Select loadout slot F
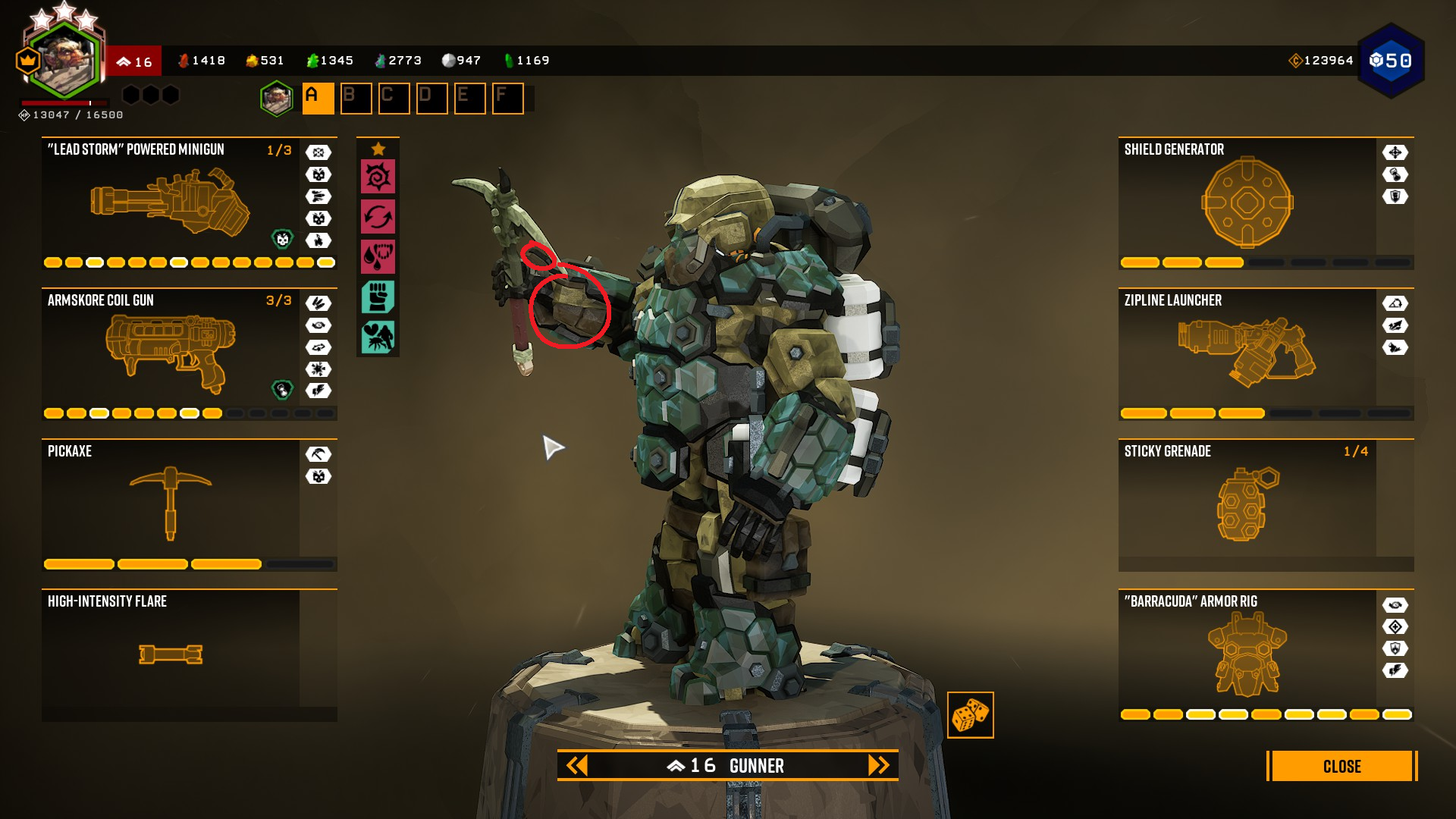This screenshot has height=819, width=1456. 507,99
